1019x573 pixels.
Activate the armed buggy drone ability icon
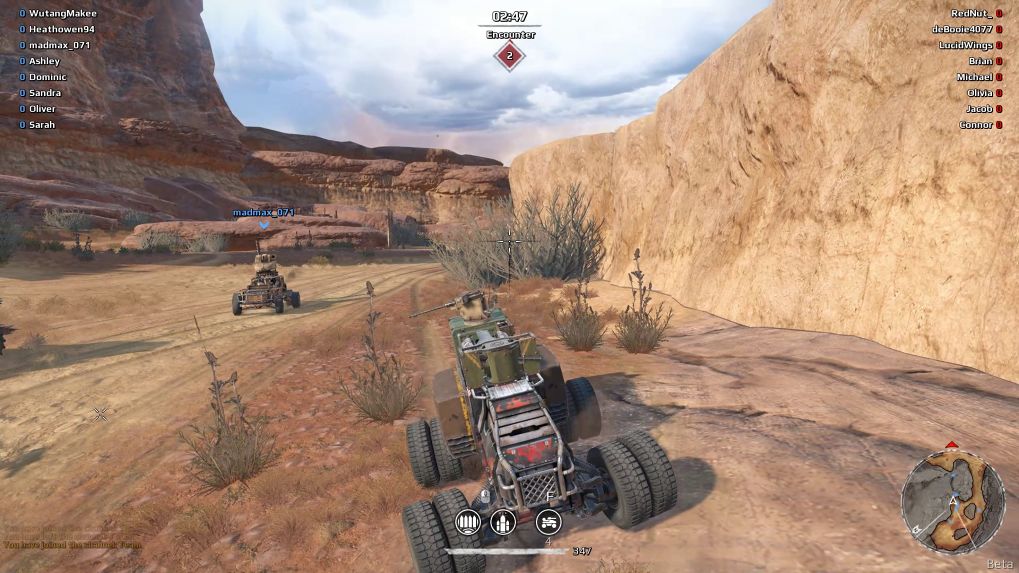point(548,521)
